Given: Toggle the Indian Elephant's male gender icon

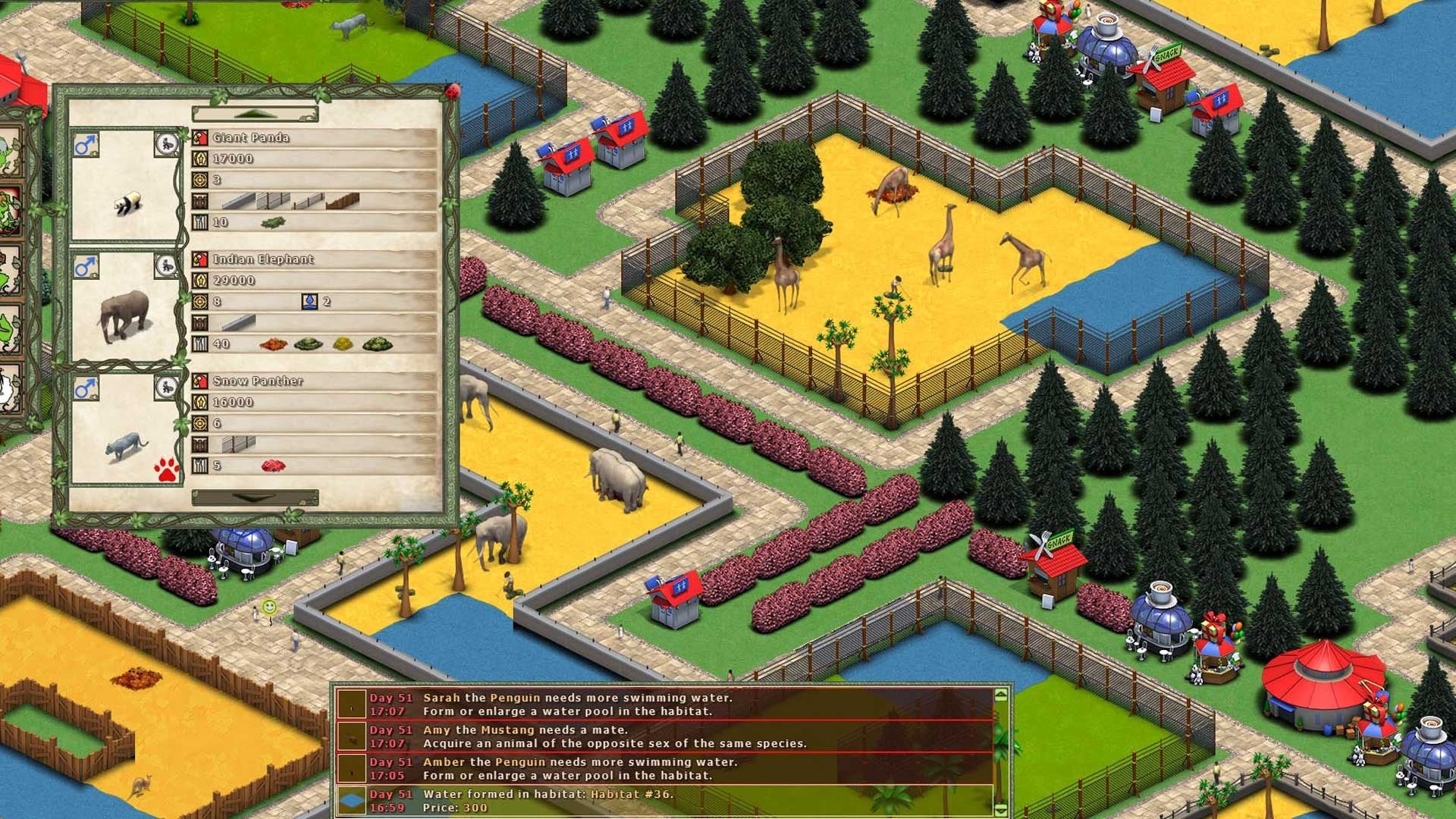Looking at the screenshot, I should [86, 266].
